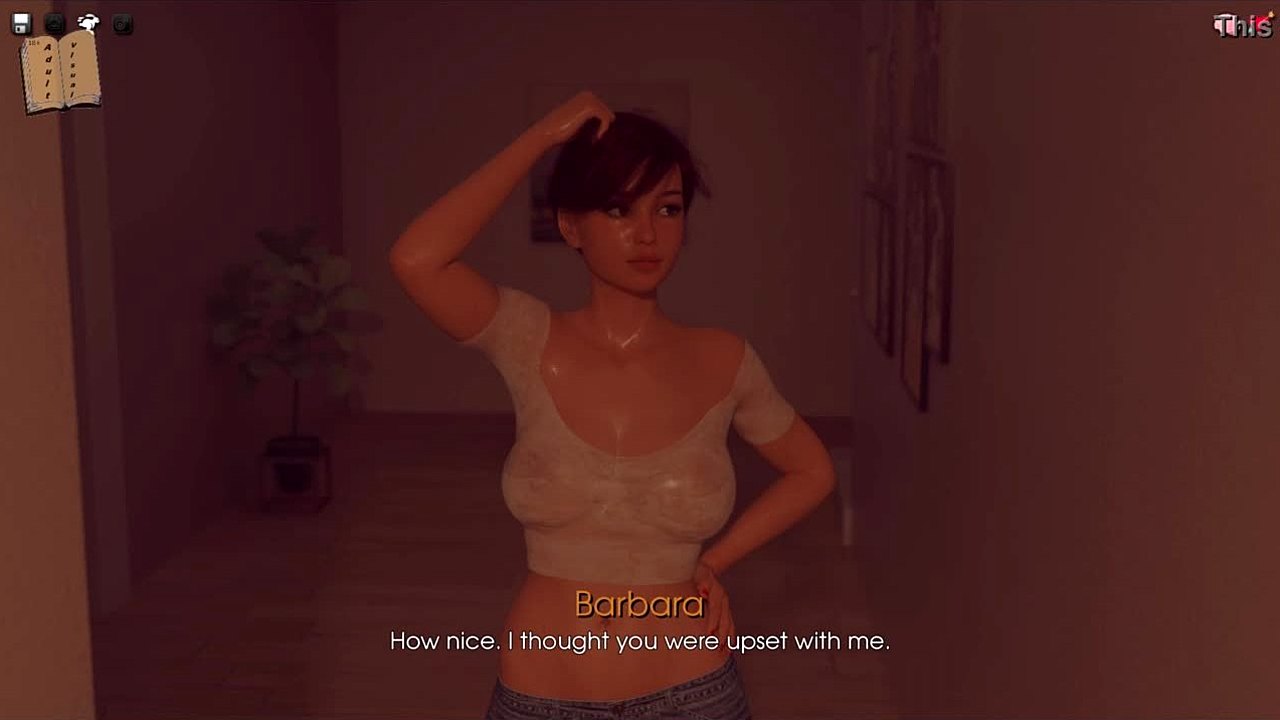Toggle skip mode with the white rabbit icon
Viewport: 1280px width, 720px height.
click(89, 24)
